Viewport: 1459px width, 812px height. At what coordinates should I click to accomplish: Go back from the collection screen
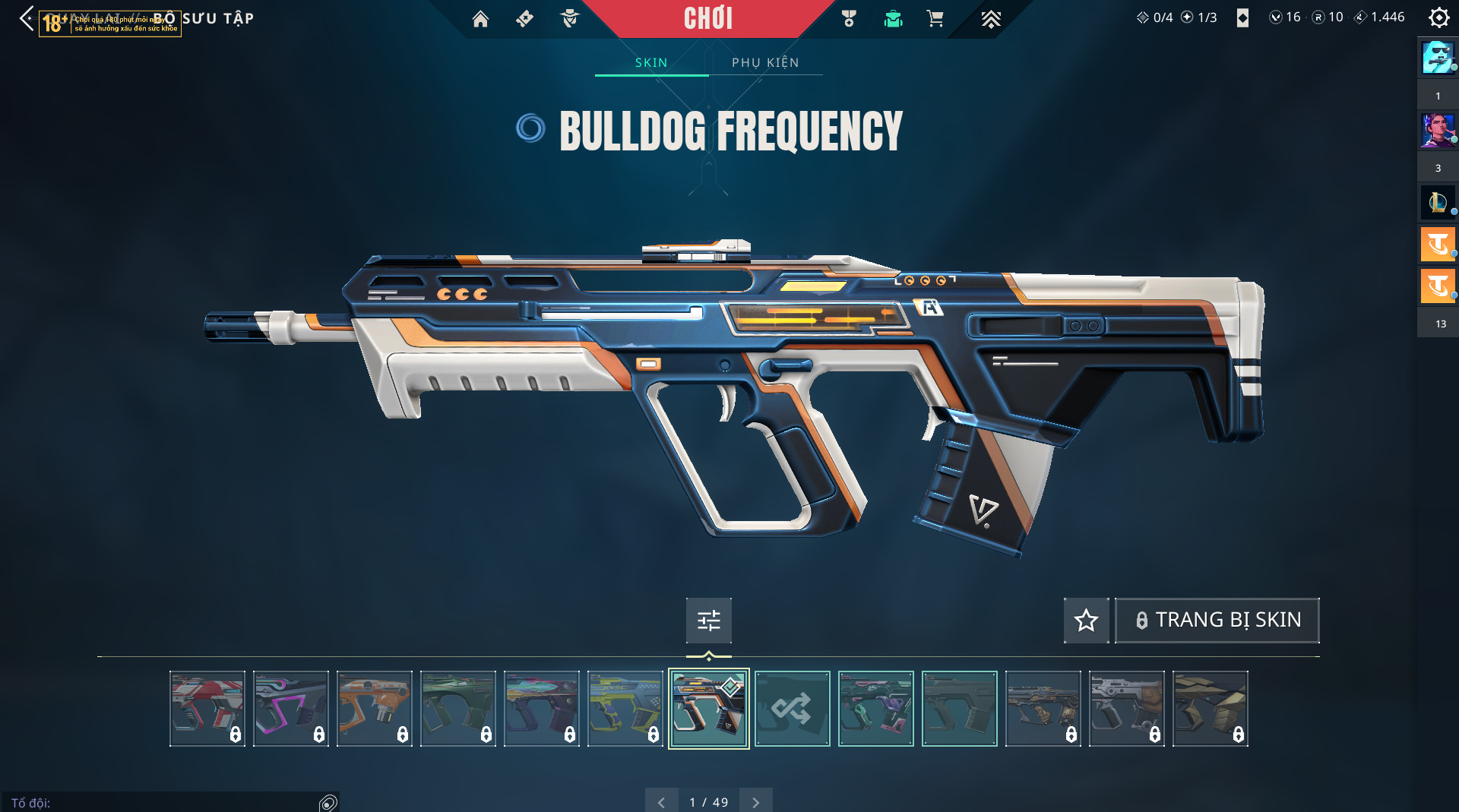[27, 18]
